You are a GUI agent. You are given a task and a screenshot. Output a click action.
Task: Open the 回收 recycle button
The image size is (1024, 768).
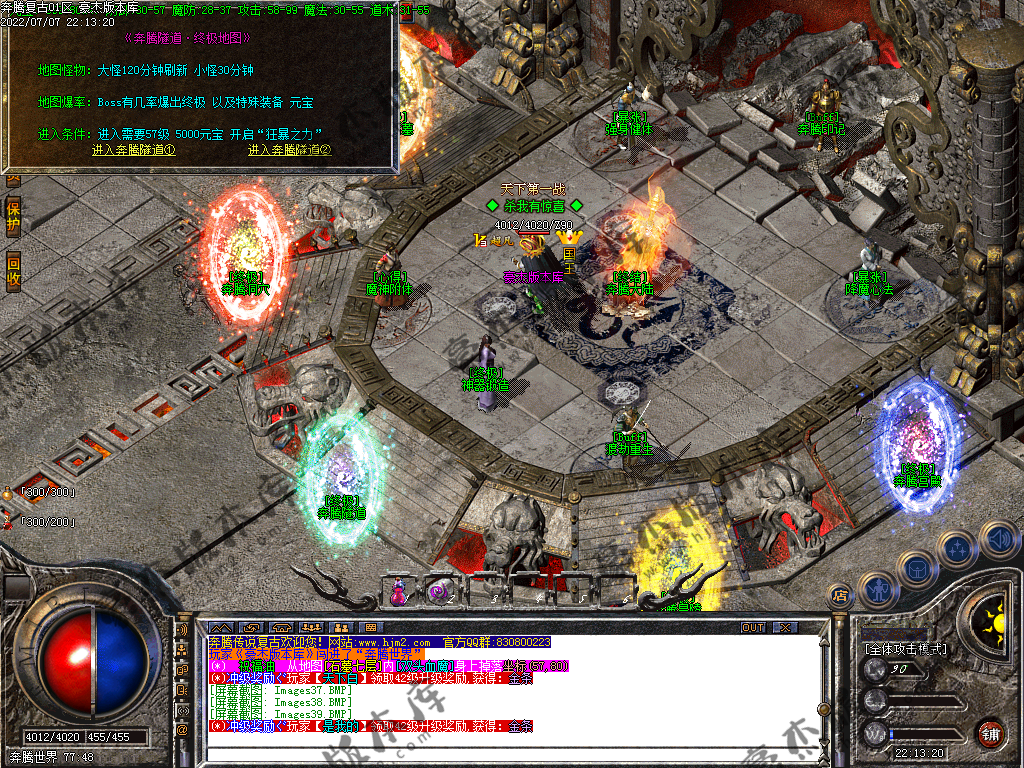pos(13,269)
